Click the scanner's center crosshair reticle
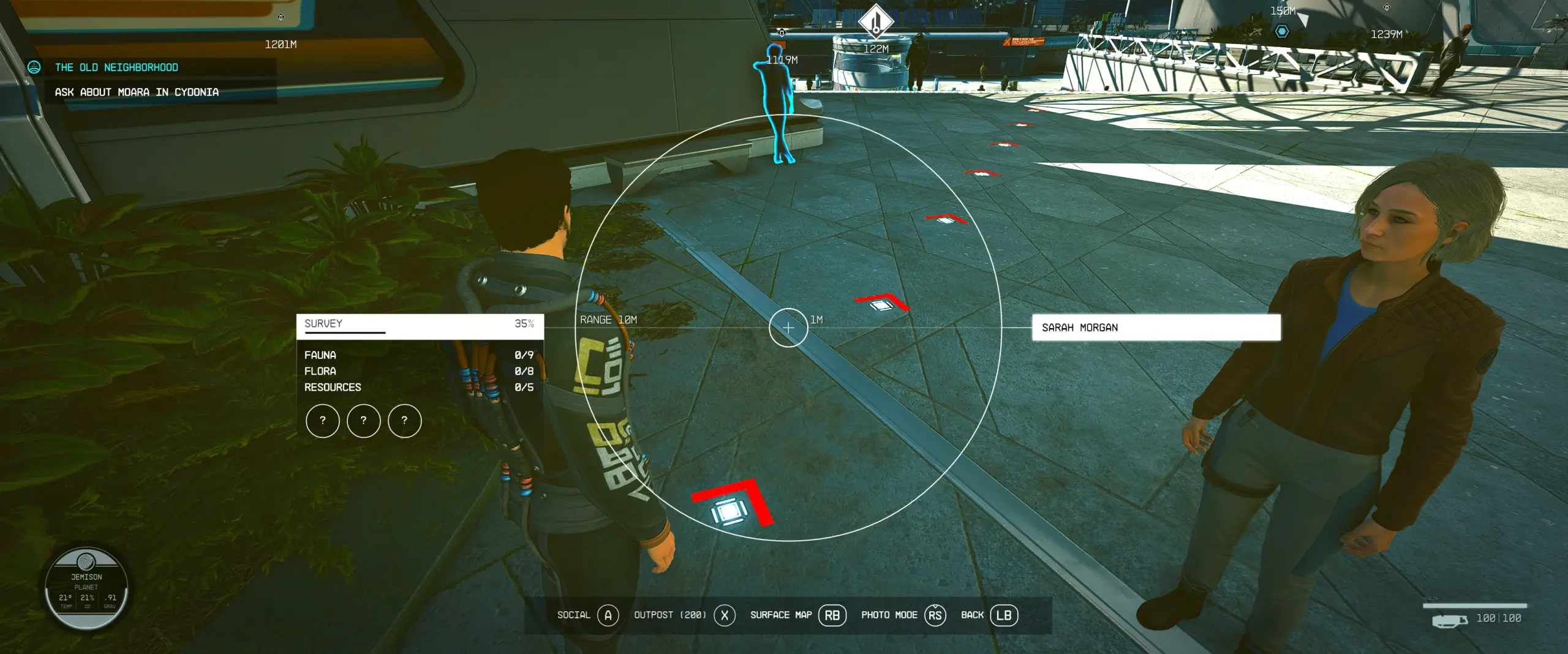Image resolution: width=1568 pixels, height=654 pixels. (x=788, y=328)
